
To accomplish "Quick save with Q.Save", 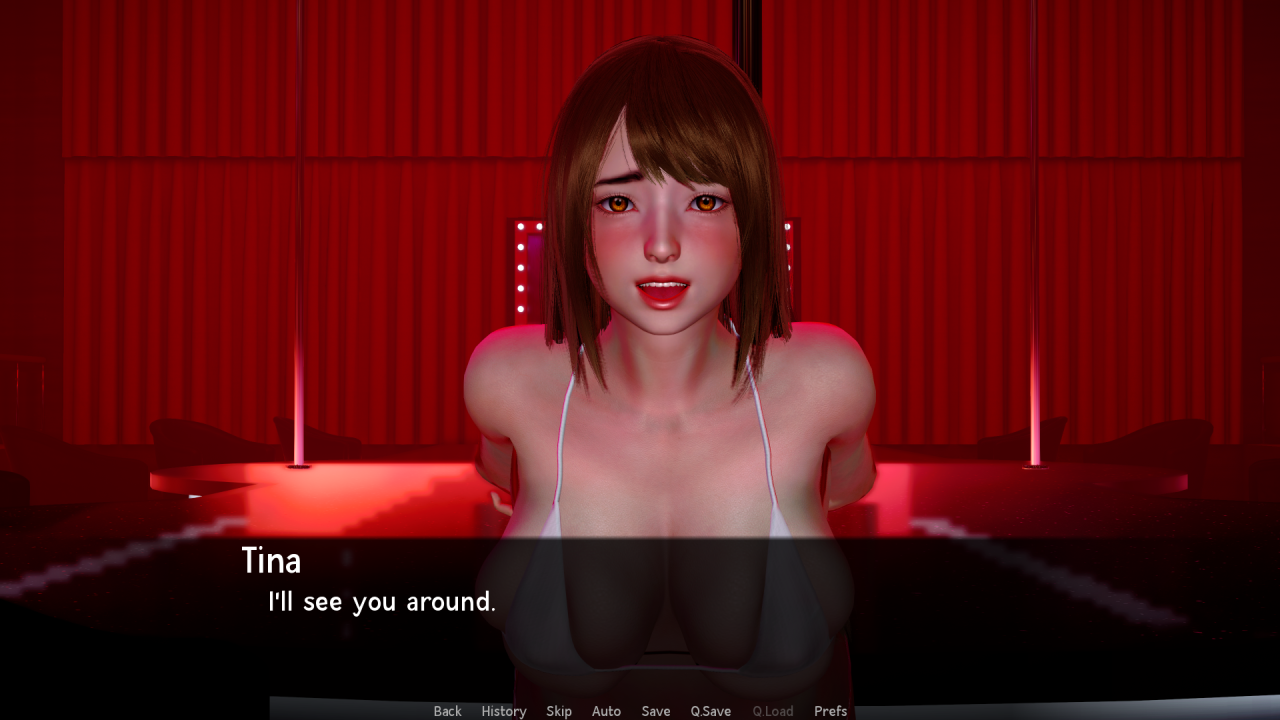I will tap(711, 711).
